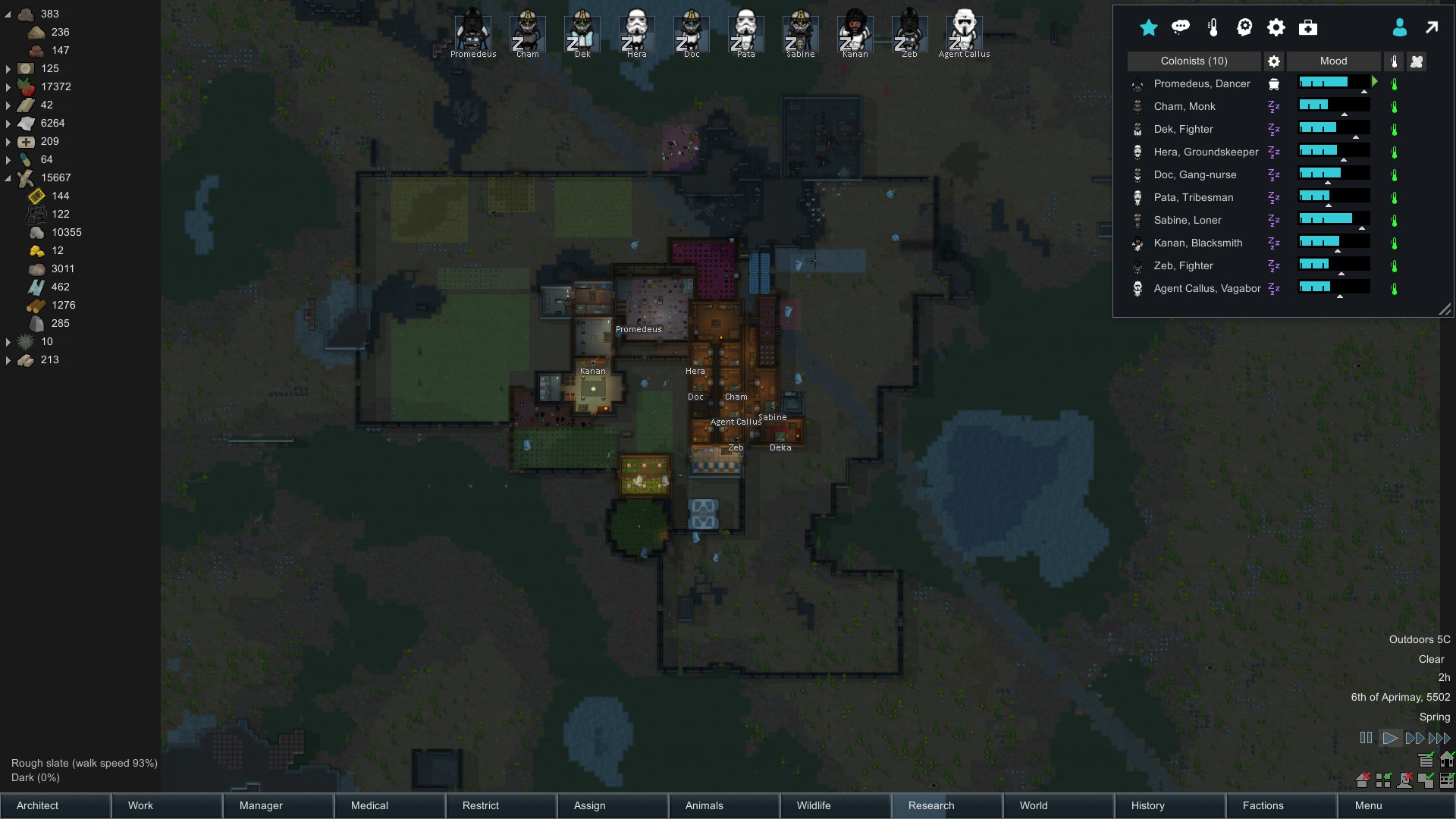Toggle the home area visibility icon
Image resolution: width=1456 pixels, height=819 pixels.
tap(1363, 781)
